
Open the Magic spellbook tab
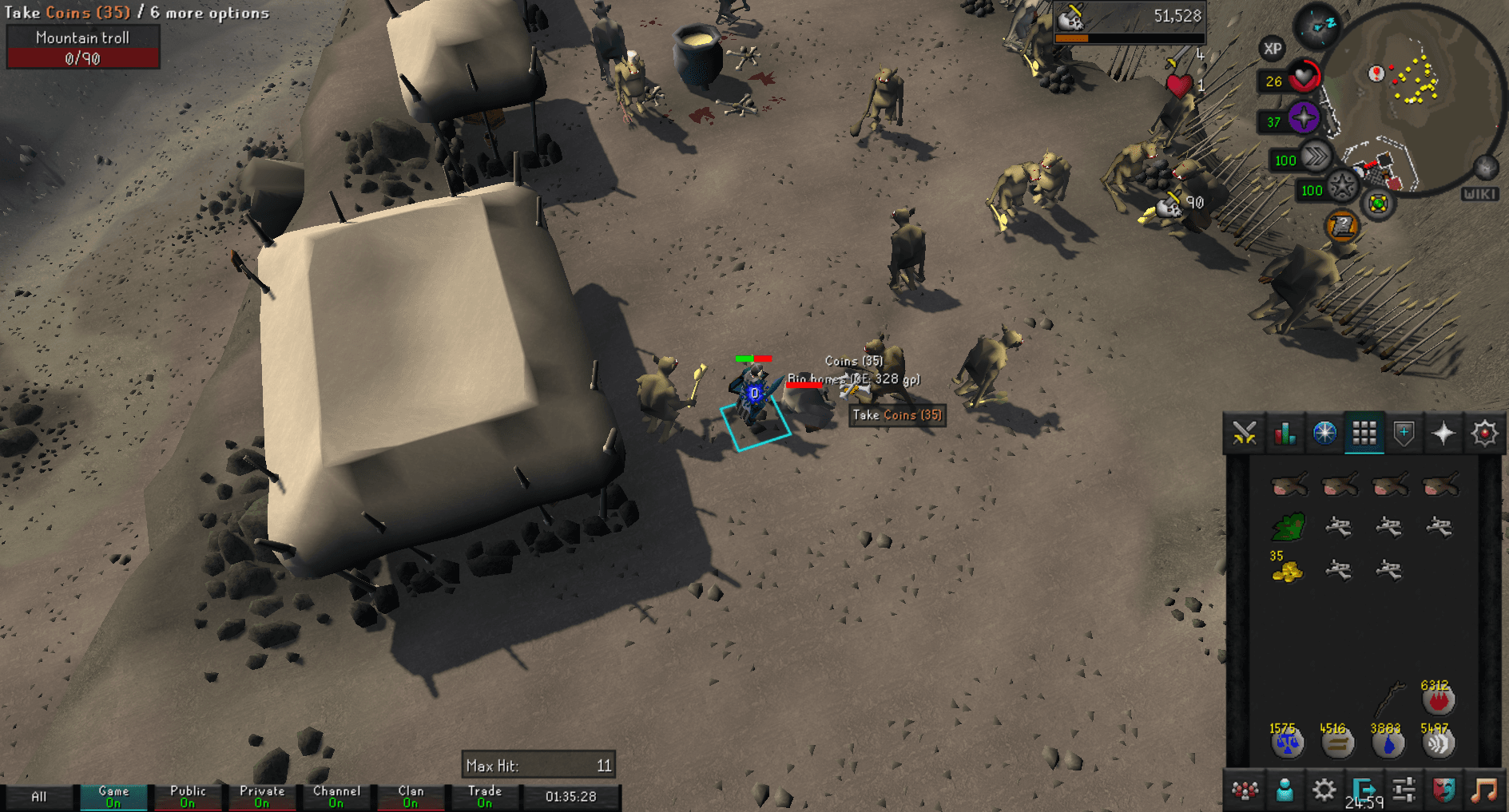(x=1483, y=433)
